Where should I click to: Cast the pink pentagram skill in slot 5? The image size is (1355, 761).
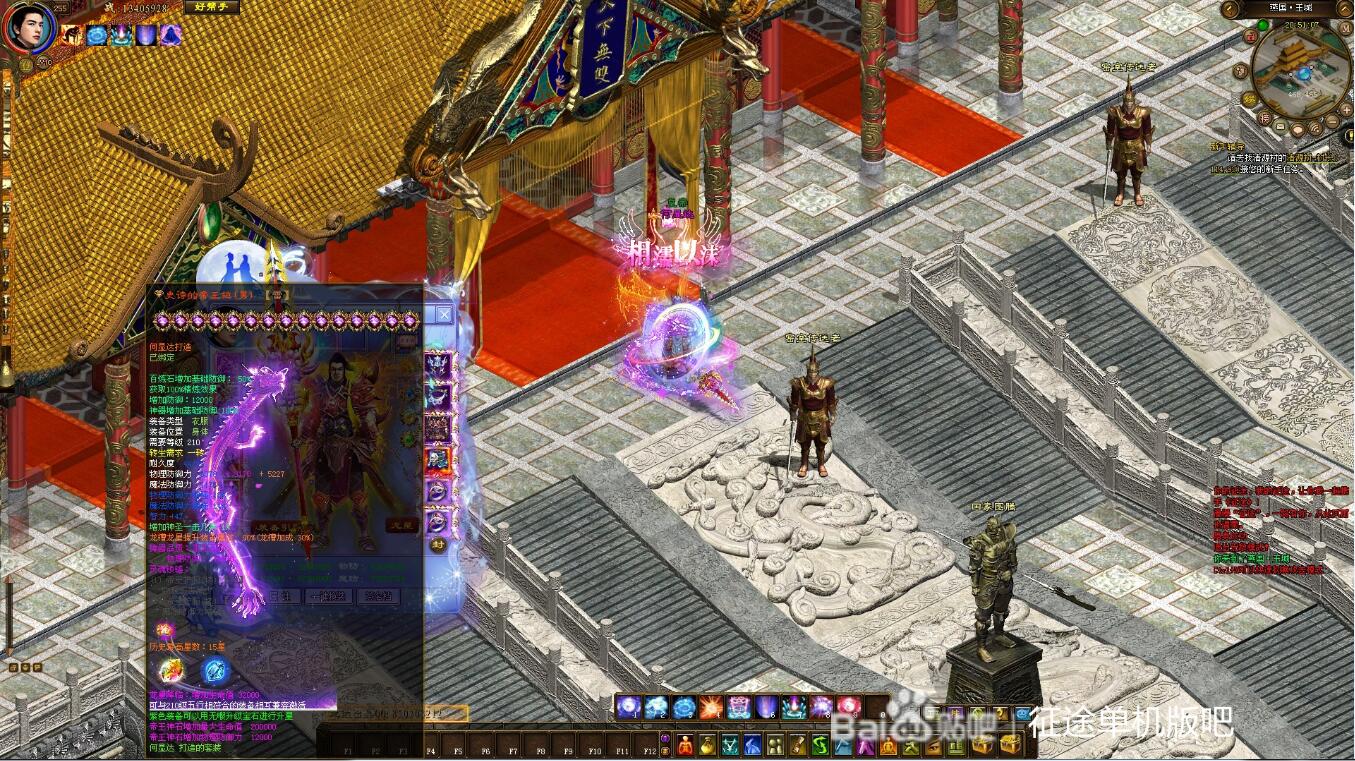(x=739, y=708)
